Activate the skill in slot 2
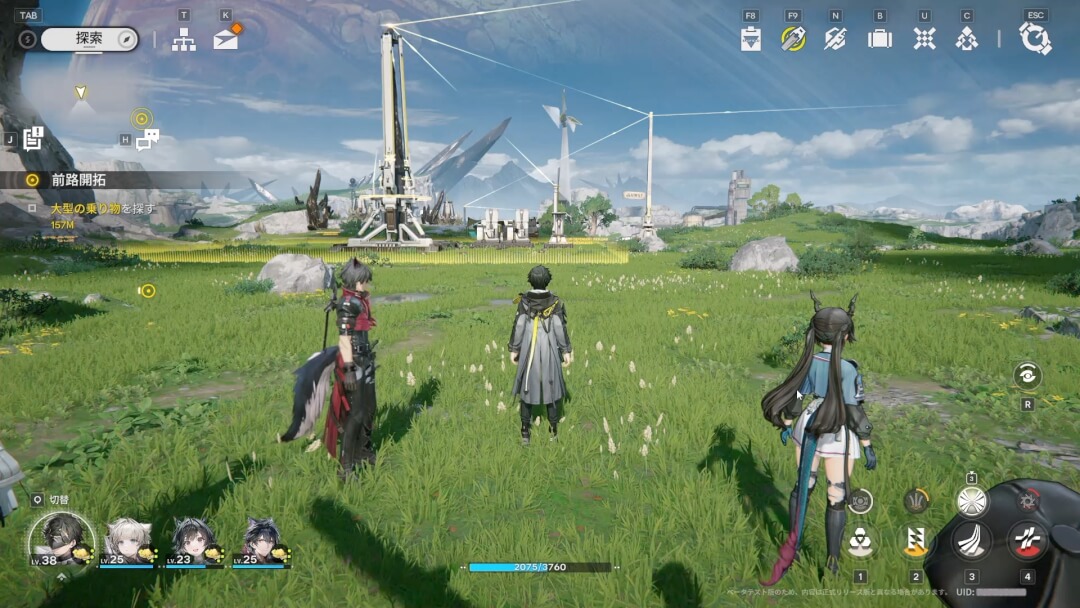Image resolution: width=1080 pixels, height=608 pixels. (x=915, y=541)
